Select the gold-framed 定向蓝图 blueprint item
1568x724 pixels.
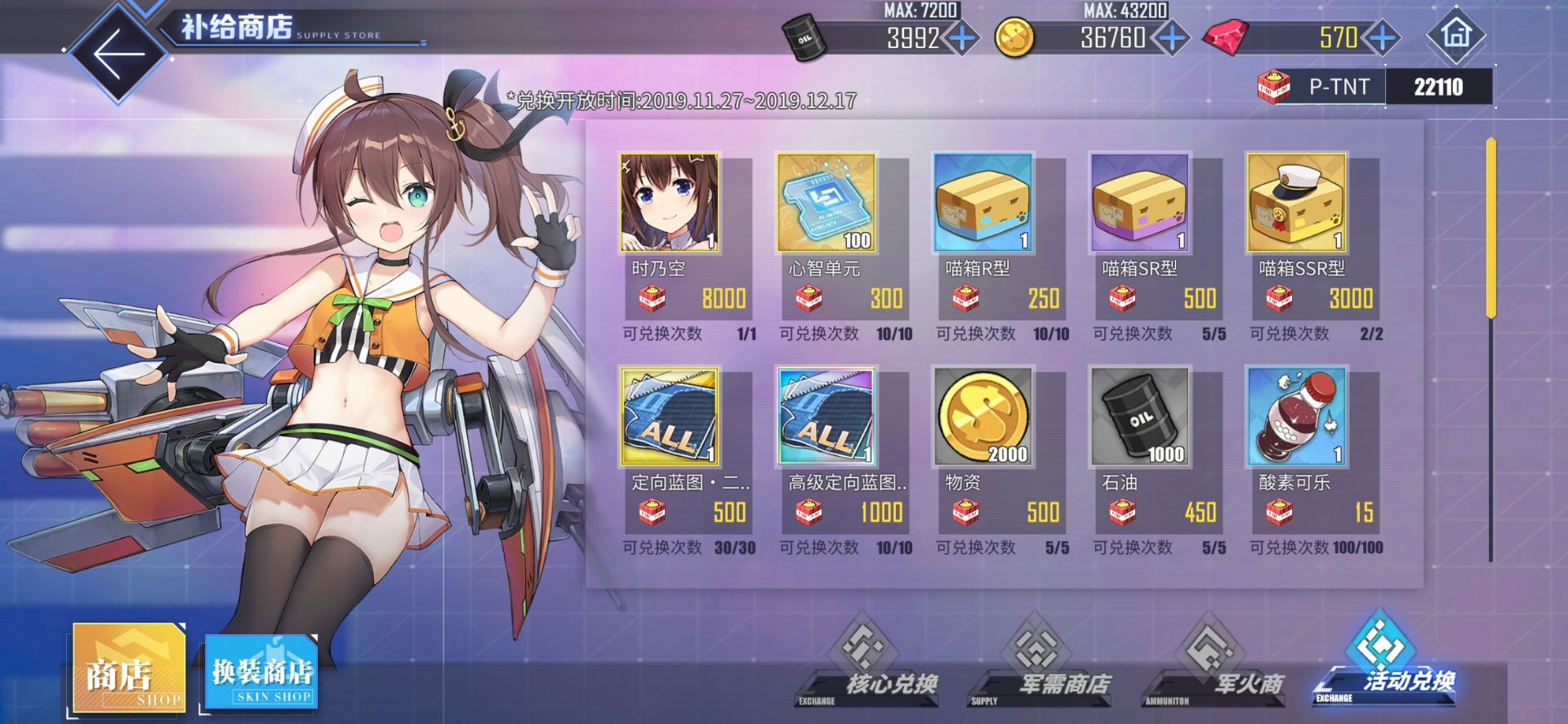point(670,417)
